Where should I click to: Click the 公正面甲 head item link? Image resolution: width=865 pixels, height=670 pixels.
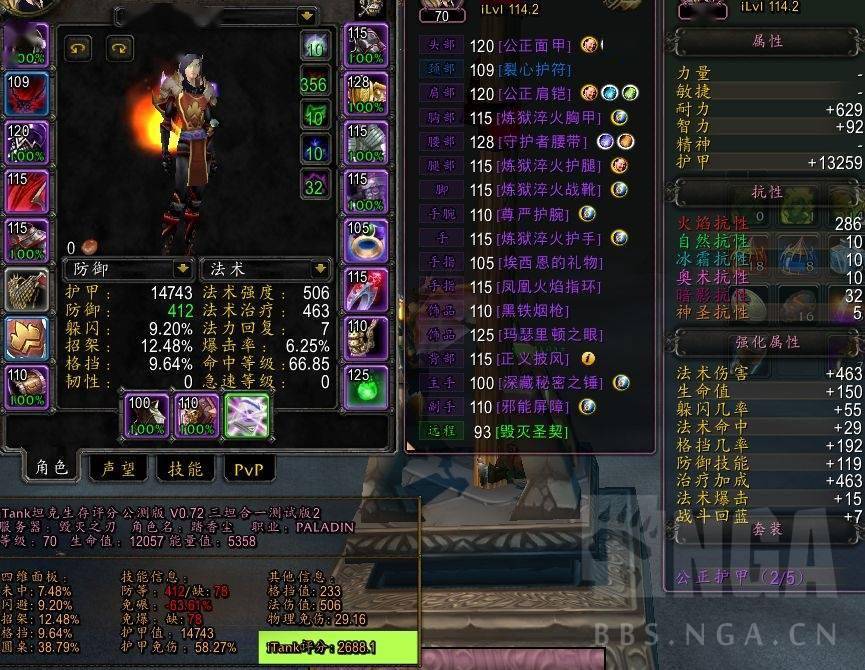tap(535, 45)
